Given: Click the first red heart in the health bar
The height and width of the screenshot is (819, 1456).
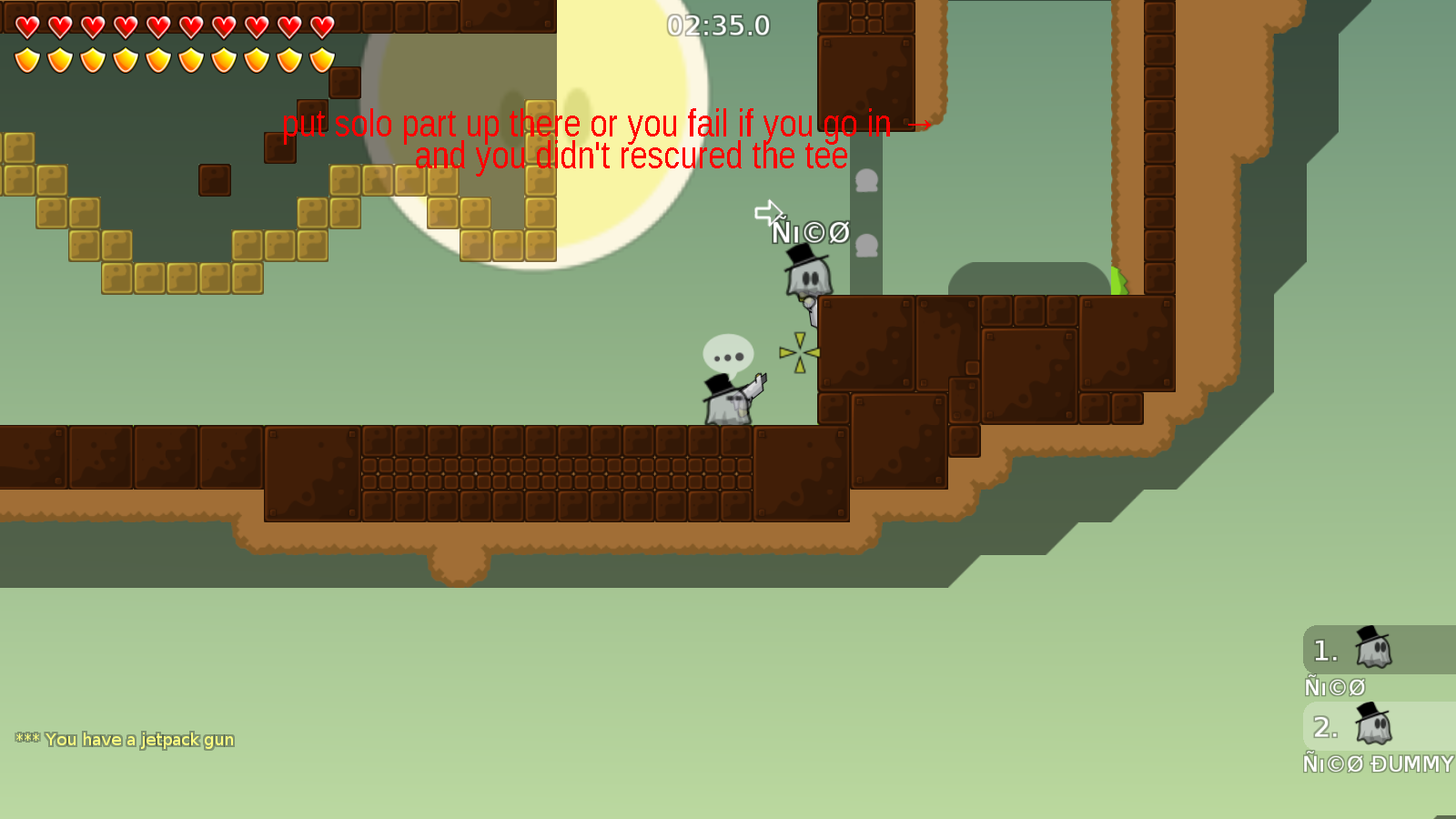Looking at the screenshot, I should click(25, 25).
